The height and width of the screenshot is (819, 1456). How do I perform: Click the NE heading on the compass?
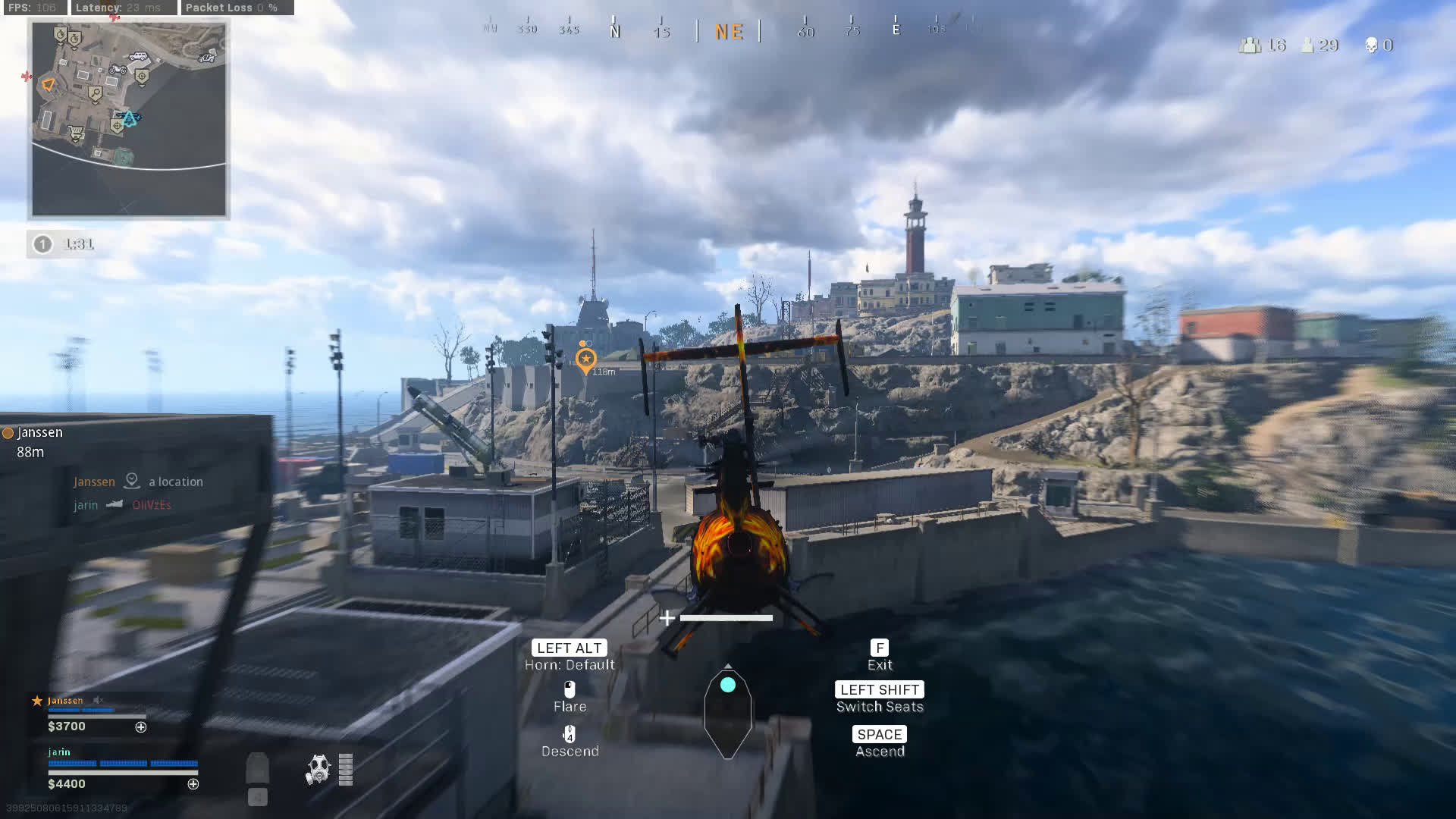(729, 32)
